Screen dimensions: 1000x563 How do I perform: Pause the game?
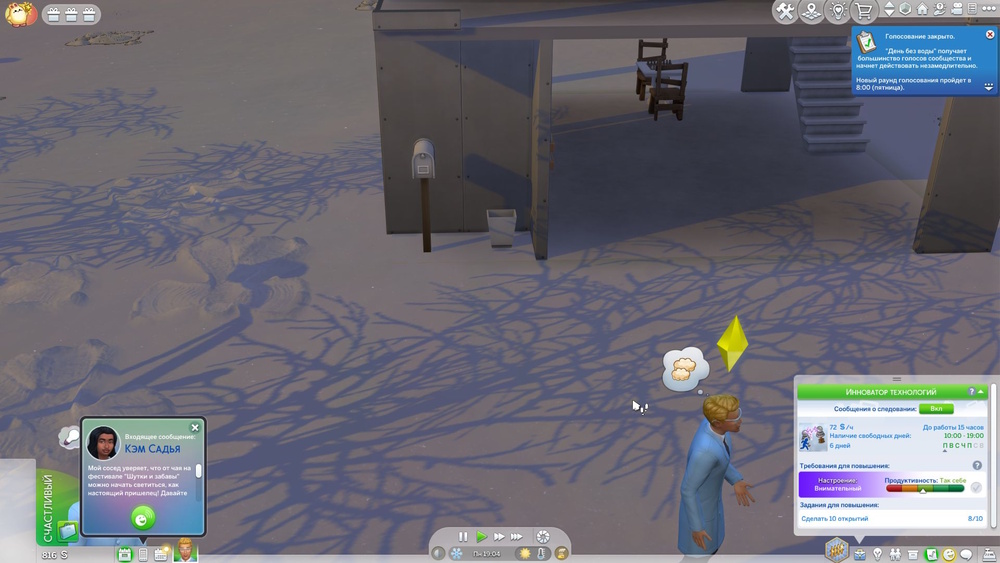click(462, 537)
